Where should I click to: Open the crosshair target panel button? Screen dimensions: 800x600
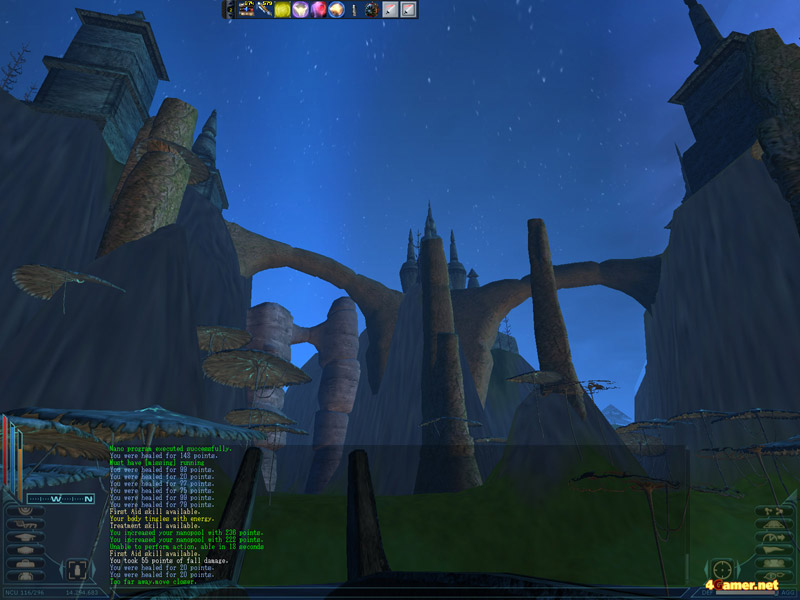click(x=722, y=569)
